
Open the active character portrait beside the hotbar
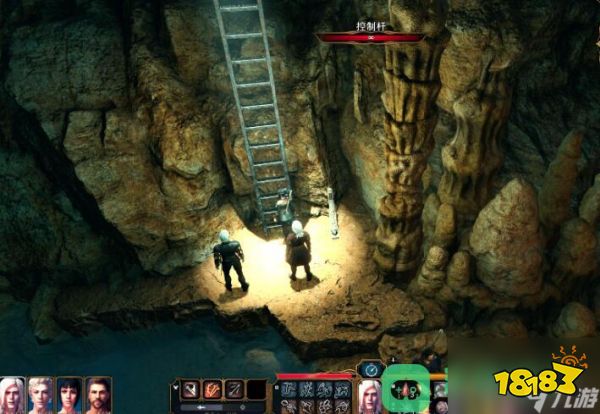370,396
